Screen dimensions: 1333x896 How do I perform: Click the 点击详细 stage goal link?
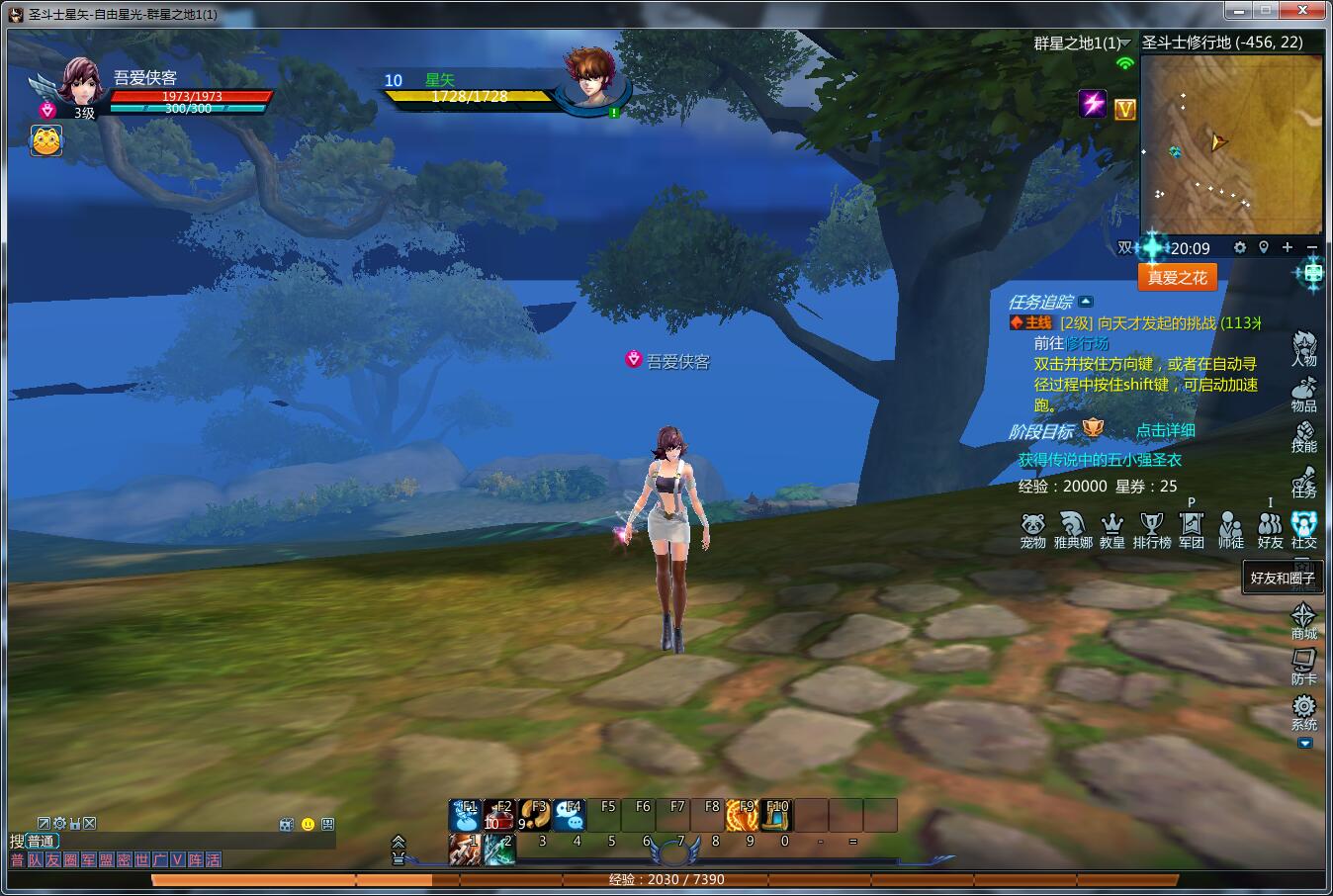[1165, 430]
